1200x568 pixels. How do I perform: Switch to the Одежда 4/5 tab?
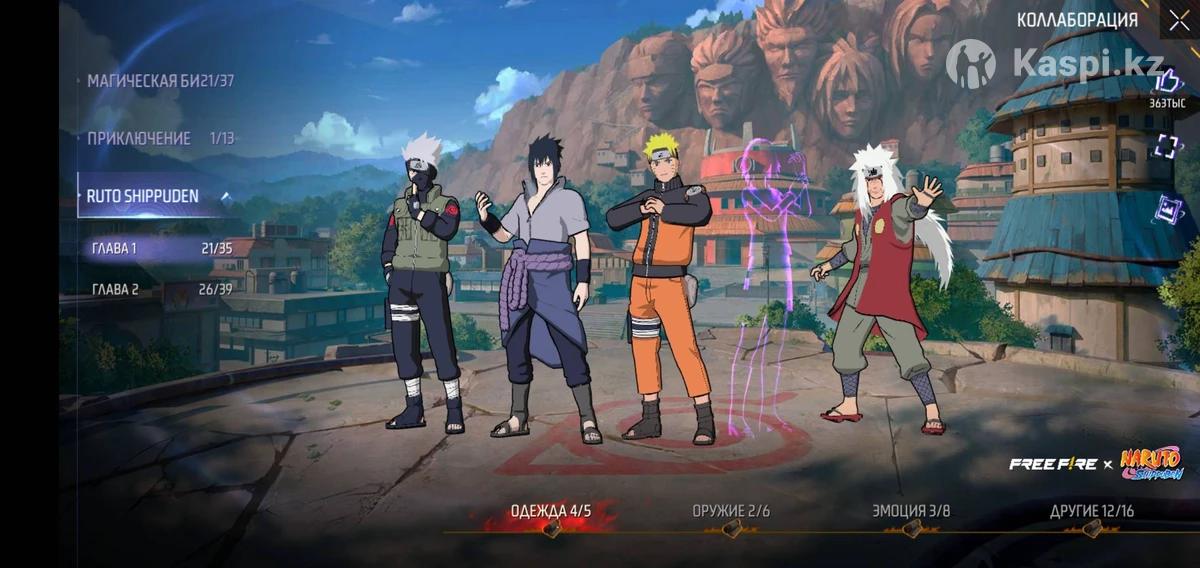point(551,512)
